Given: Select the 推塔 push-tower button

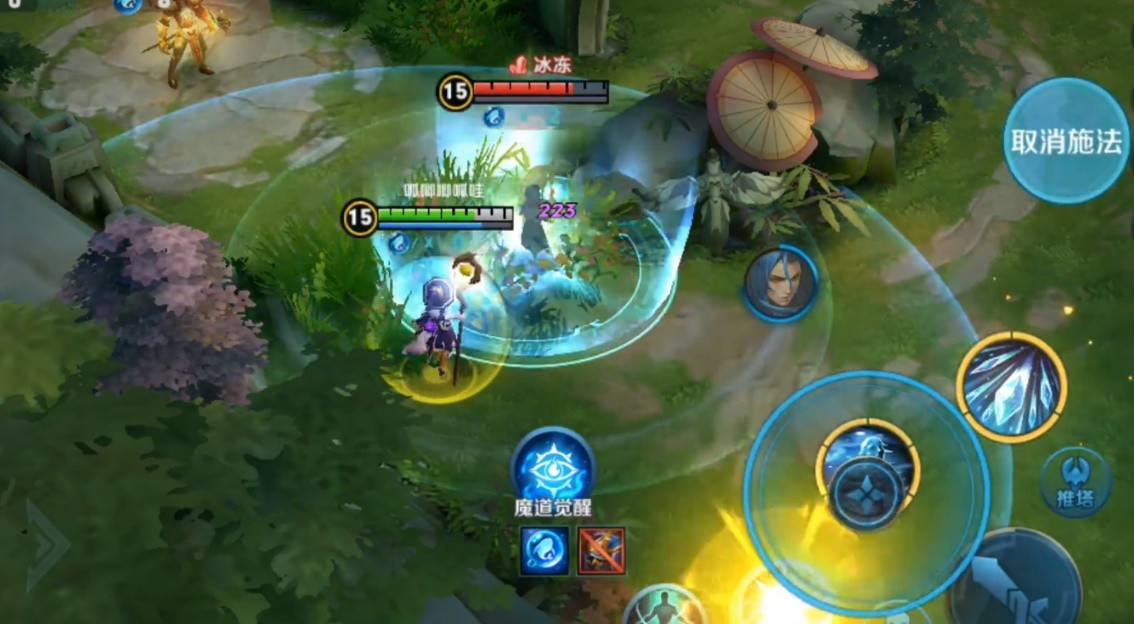Looking at the screenshot, I should 1075,483.
